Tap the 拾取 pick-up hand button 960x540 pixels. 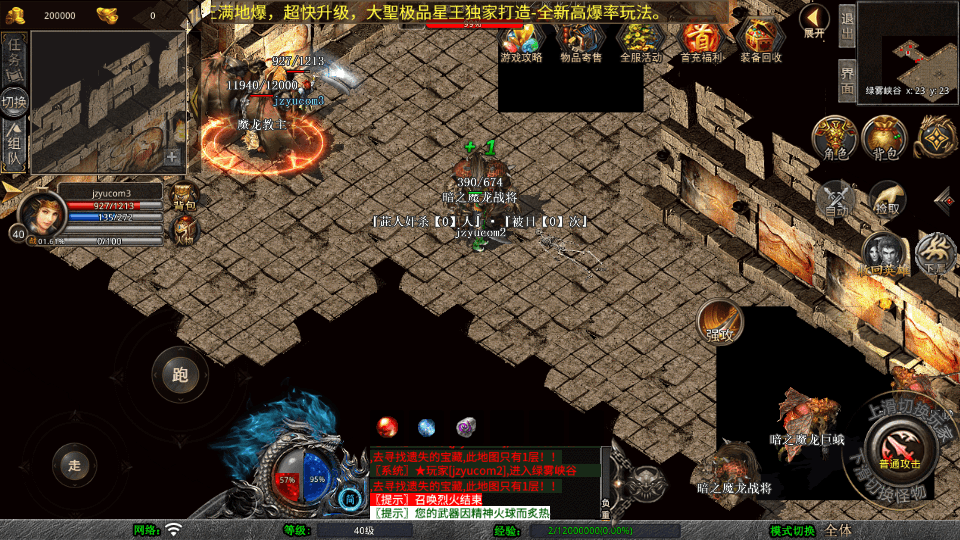(x=886, y=199)
